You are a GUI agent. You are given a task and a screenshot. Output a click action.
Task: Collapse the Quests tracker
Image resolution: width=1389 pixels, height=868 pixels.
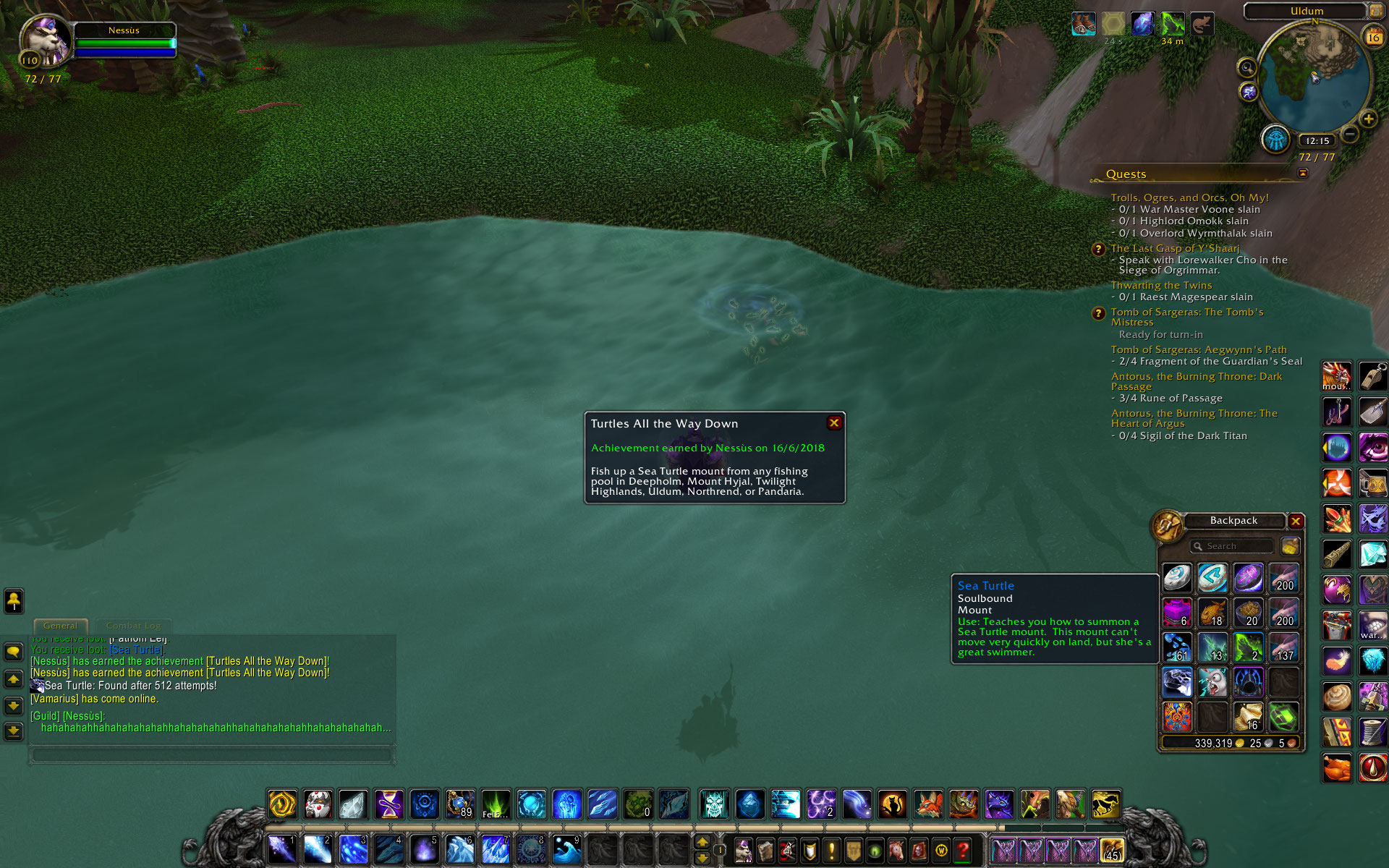(1303, 174)
